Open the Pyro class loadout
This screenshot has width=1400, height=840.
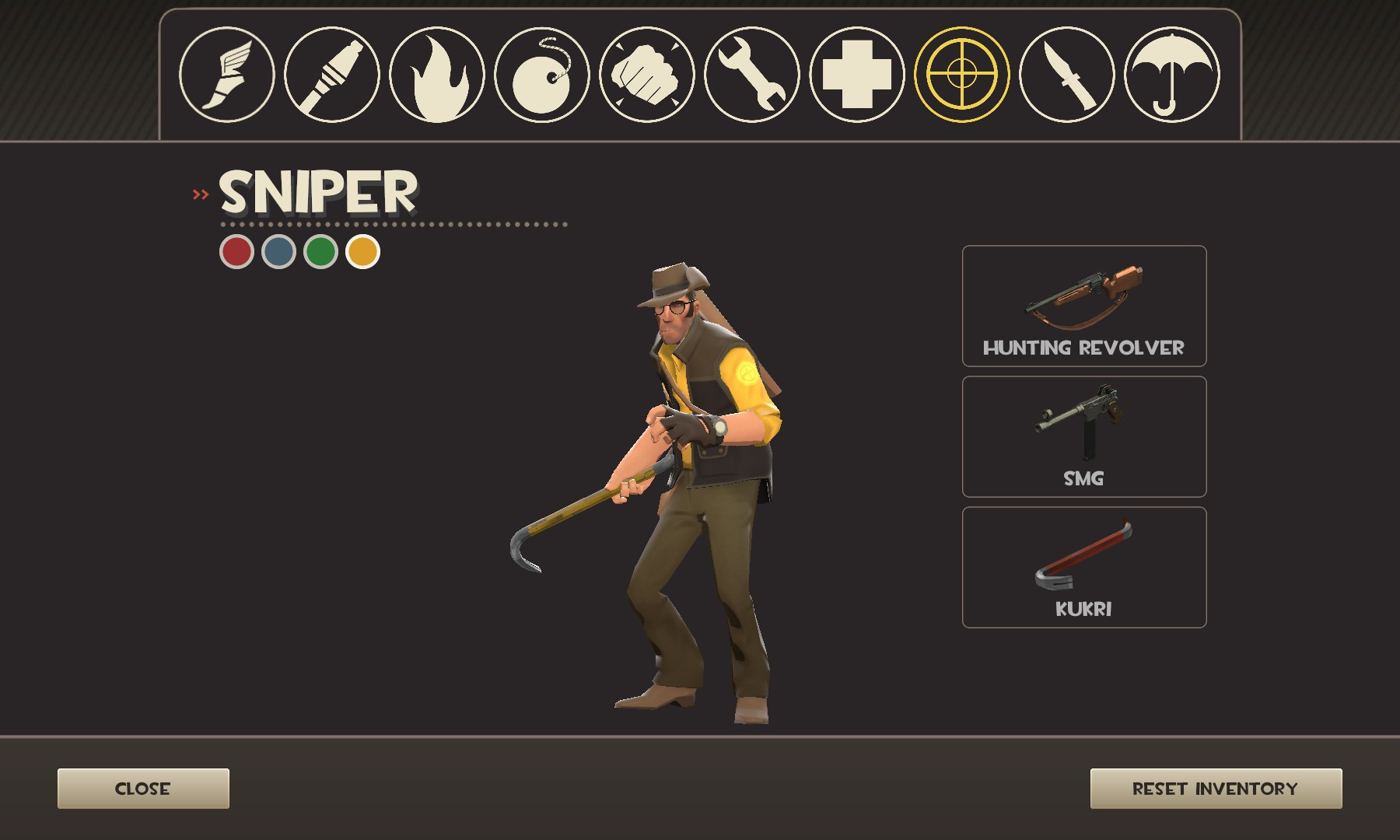click(x=439, y=75)
